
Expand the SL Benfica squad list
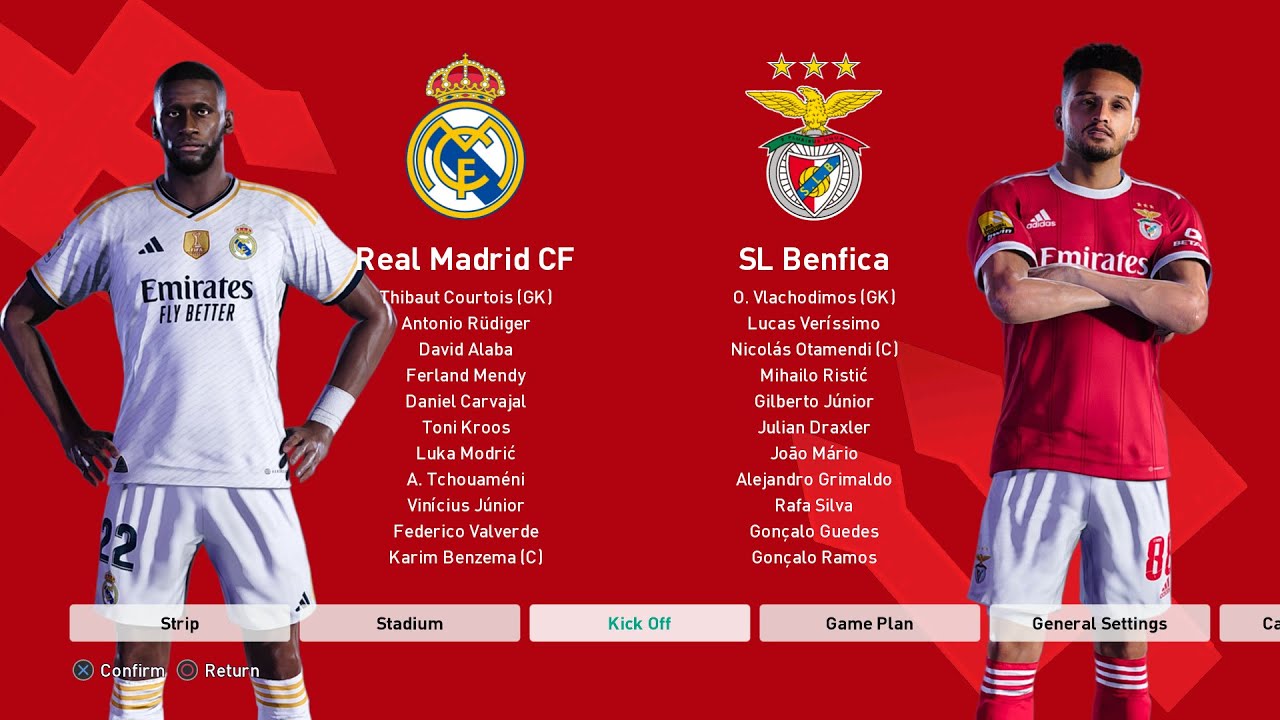(x=814, y=259)
